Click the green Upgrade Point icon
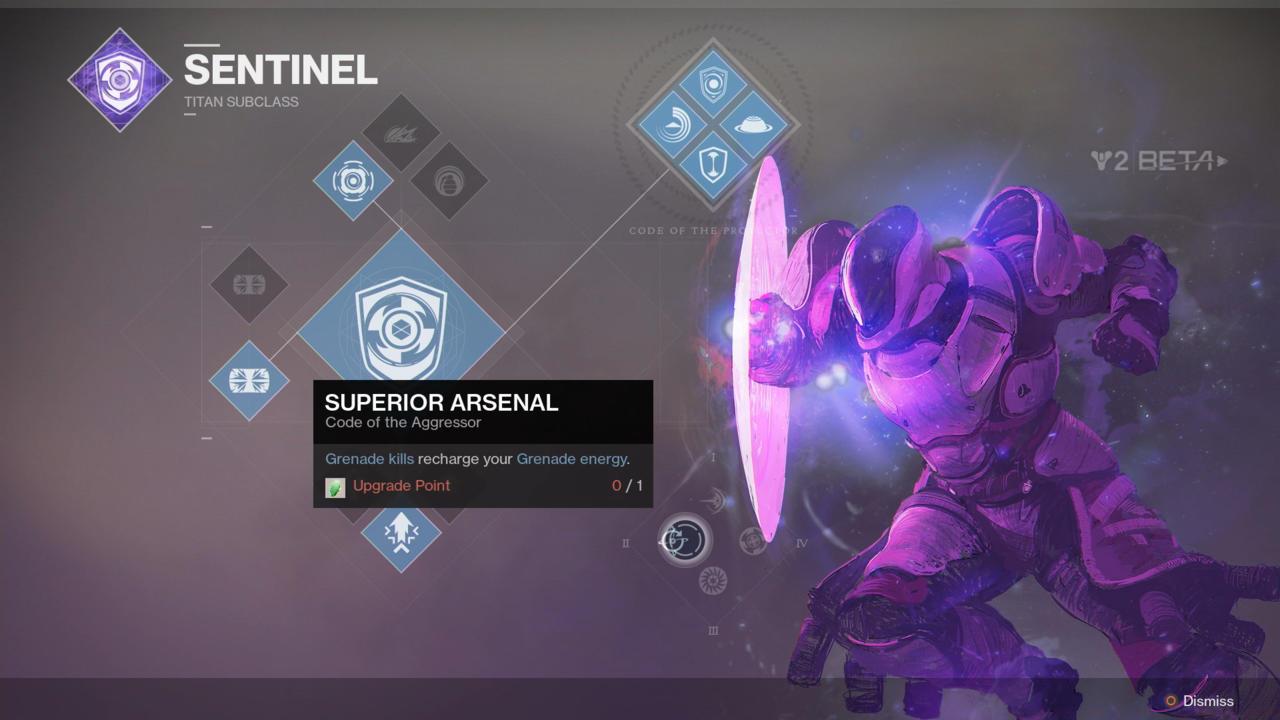The image size is (1280, 720). 334,486
